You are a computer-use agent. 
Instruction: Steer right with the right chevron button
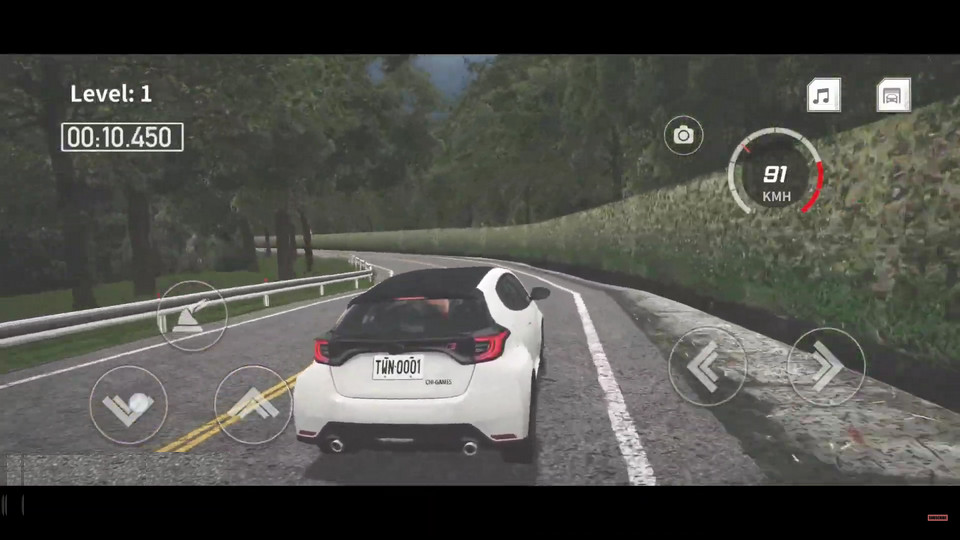click(826, 367)
